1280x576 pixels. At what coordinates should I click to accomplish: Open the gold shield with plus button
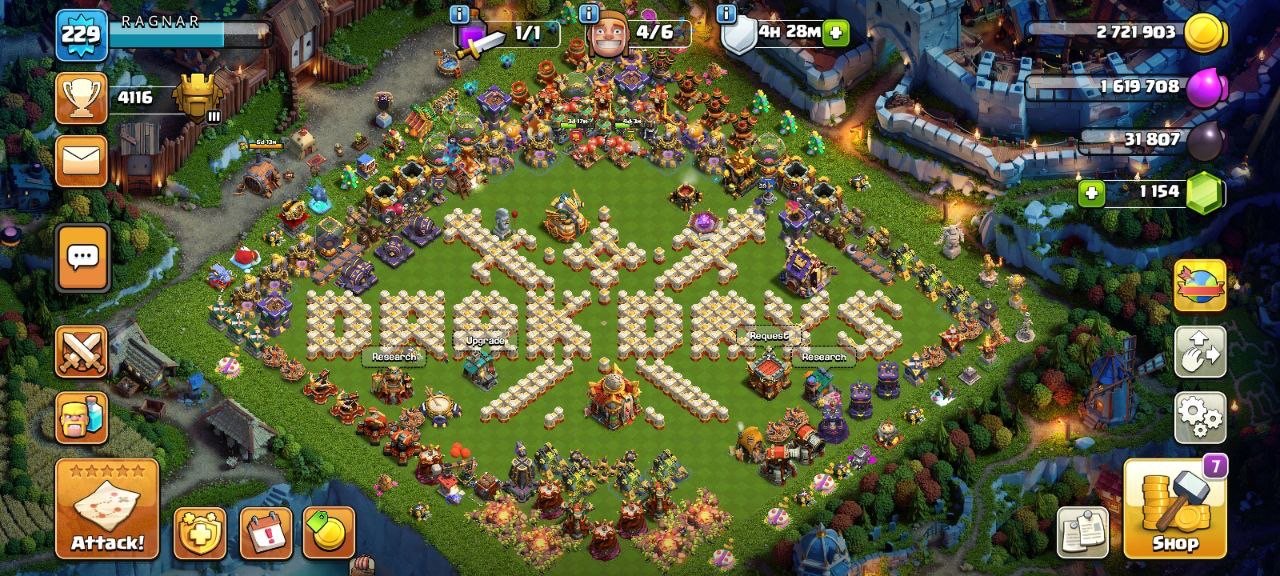[200, 533]
